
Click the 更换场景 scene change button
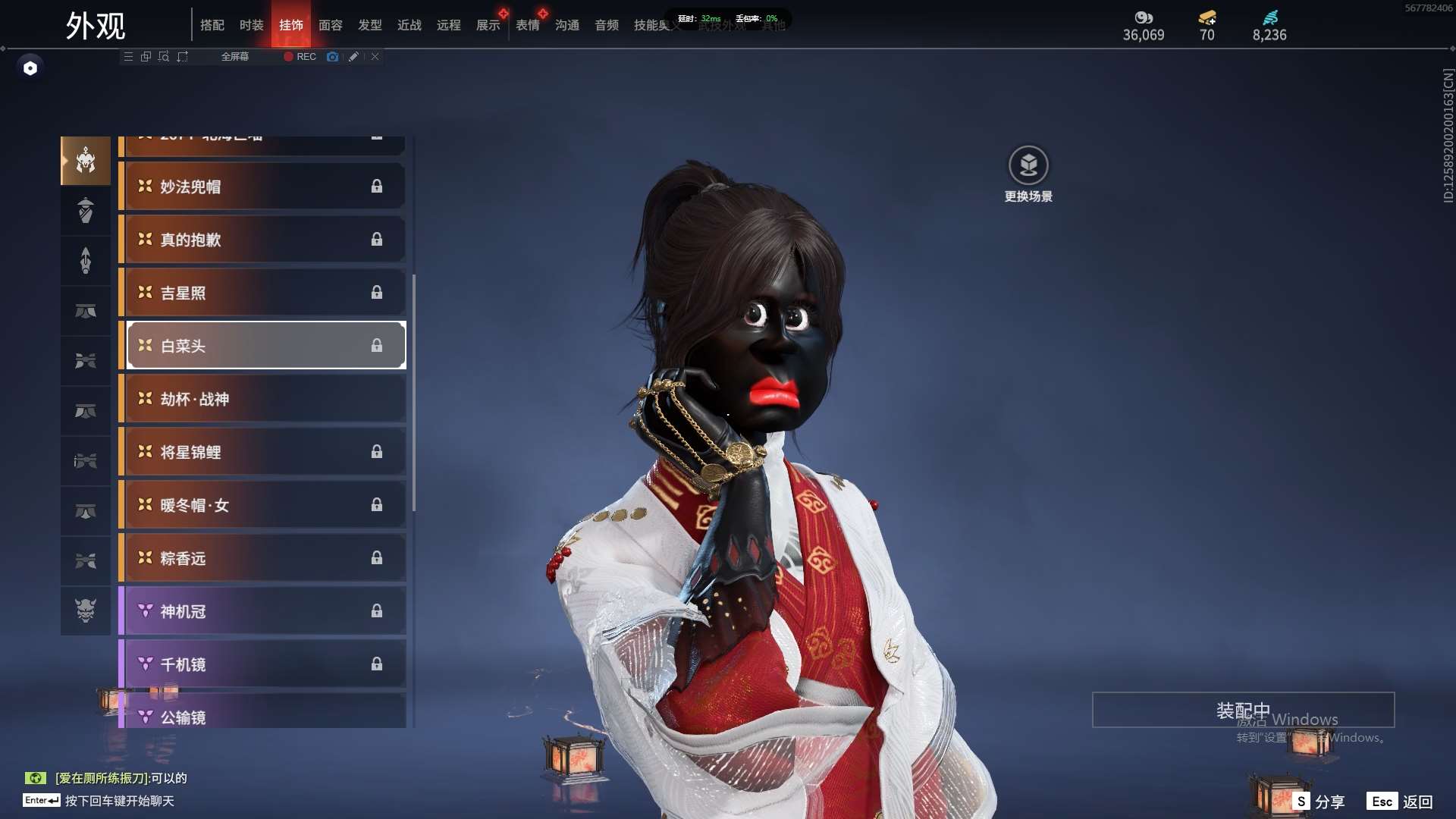pos(1028,174)
